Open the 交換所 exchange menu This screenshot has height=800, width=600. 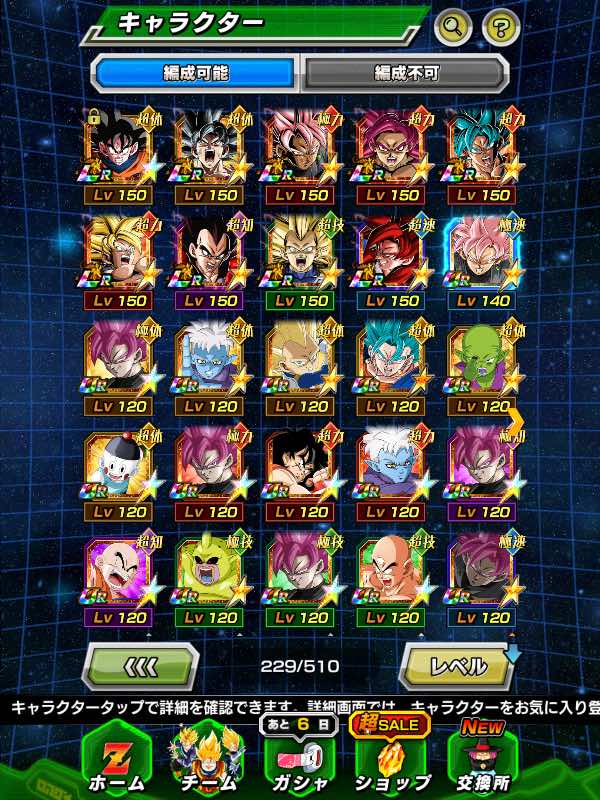pyautogui.click(x=484, y=757)
